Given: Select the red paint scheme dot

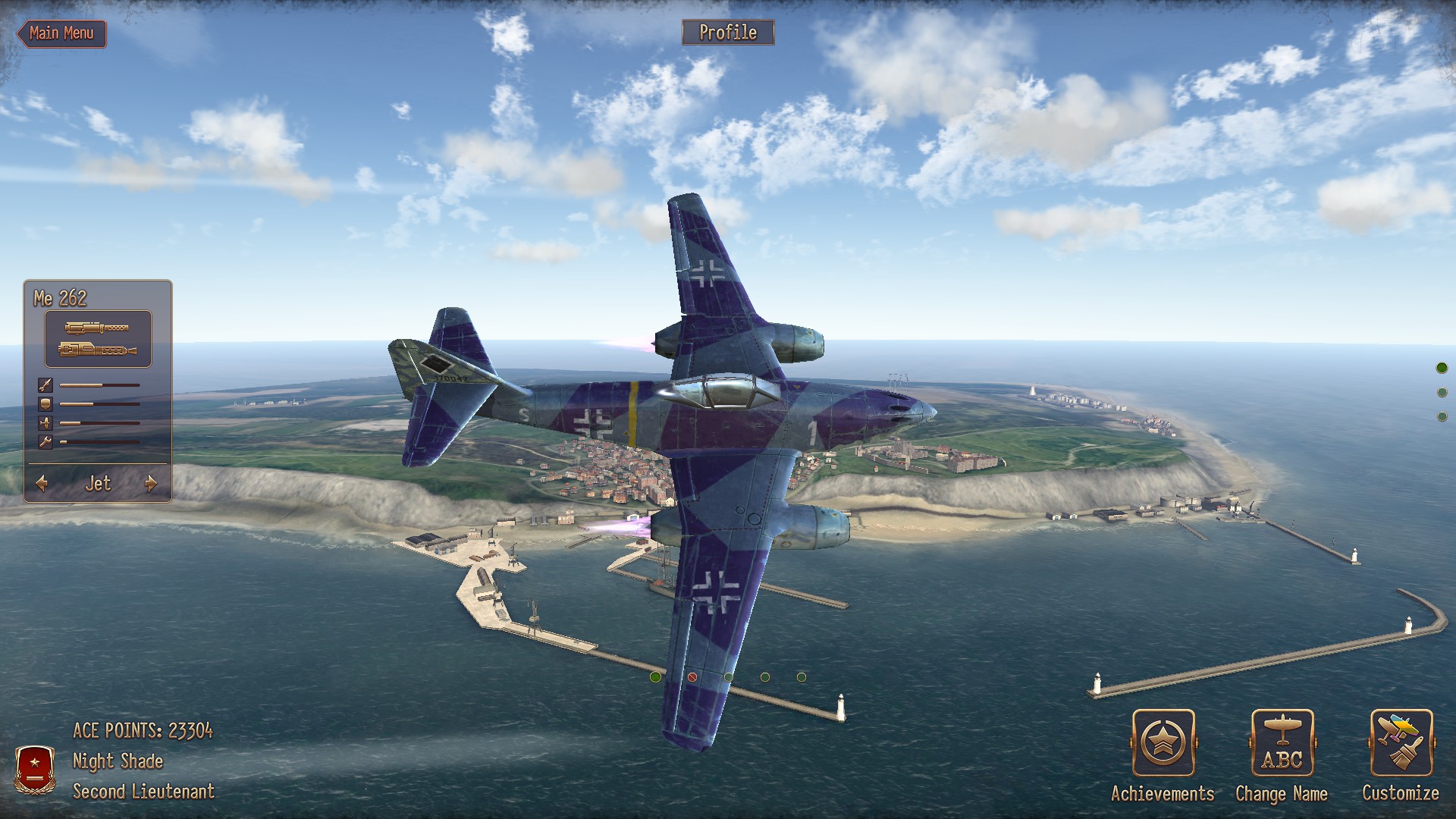Looking at the screenshot, I should (692, 677).
